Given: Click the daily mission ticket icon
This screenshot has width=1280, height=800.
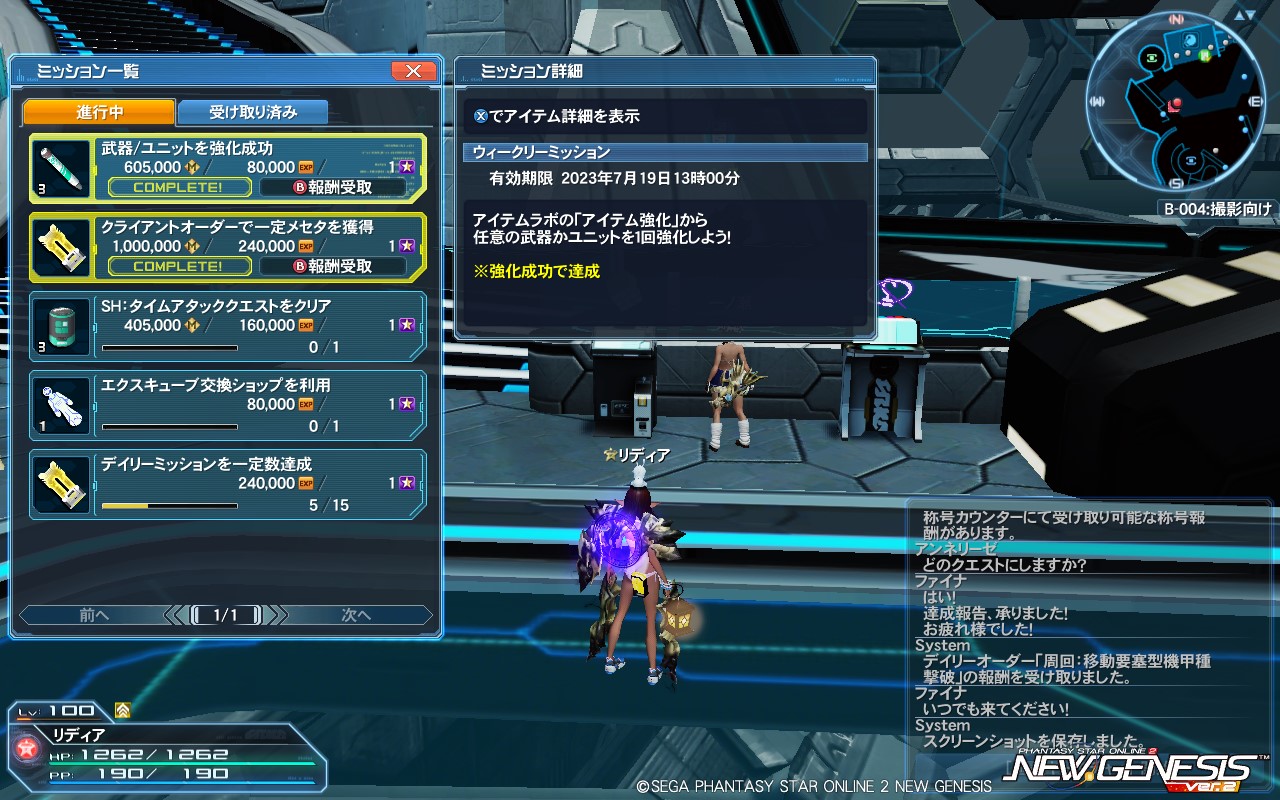Looking at the screenshot, I should coord(59,483).
